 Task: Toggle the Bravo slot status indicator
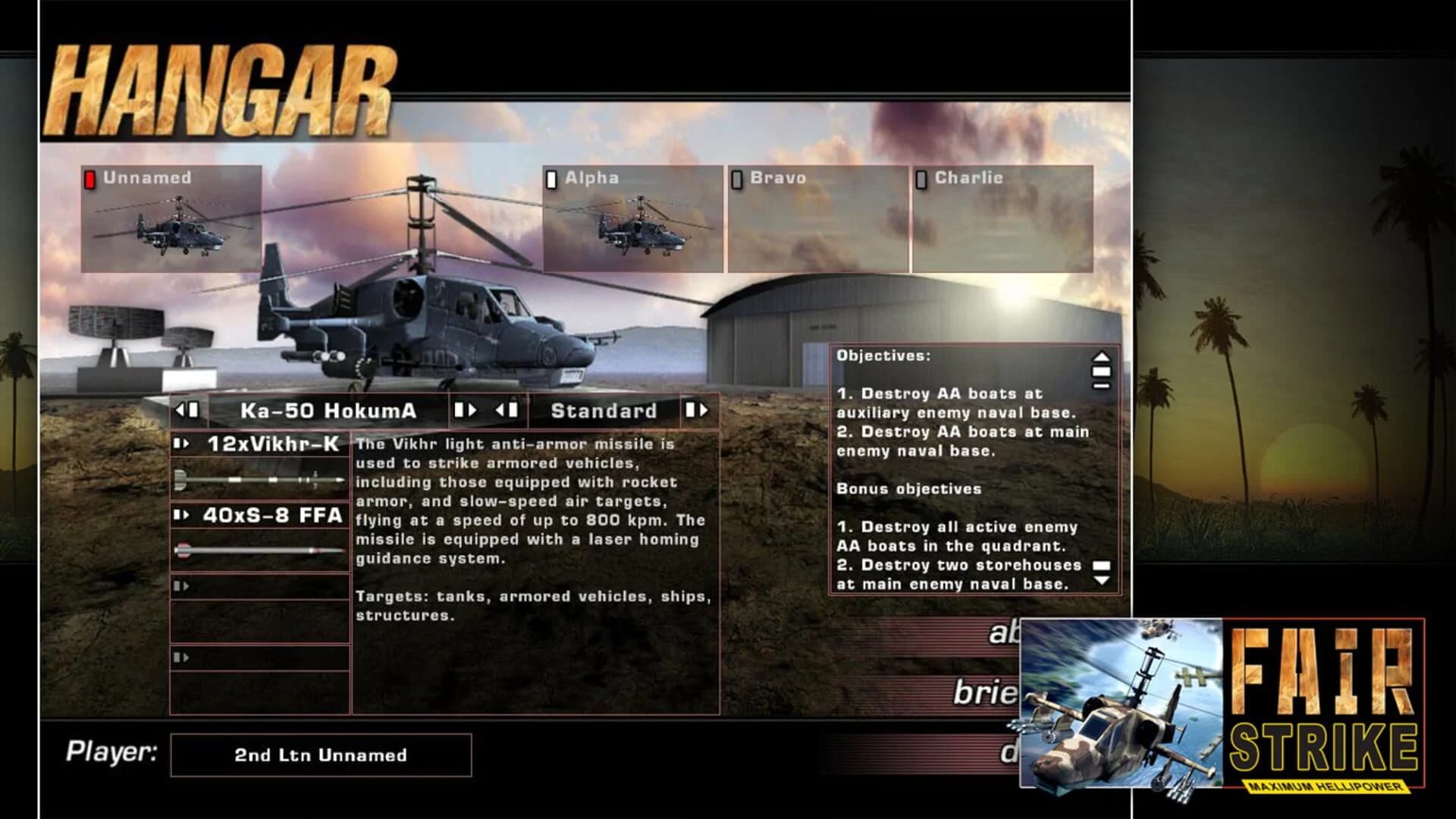[x=736, y=179]
